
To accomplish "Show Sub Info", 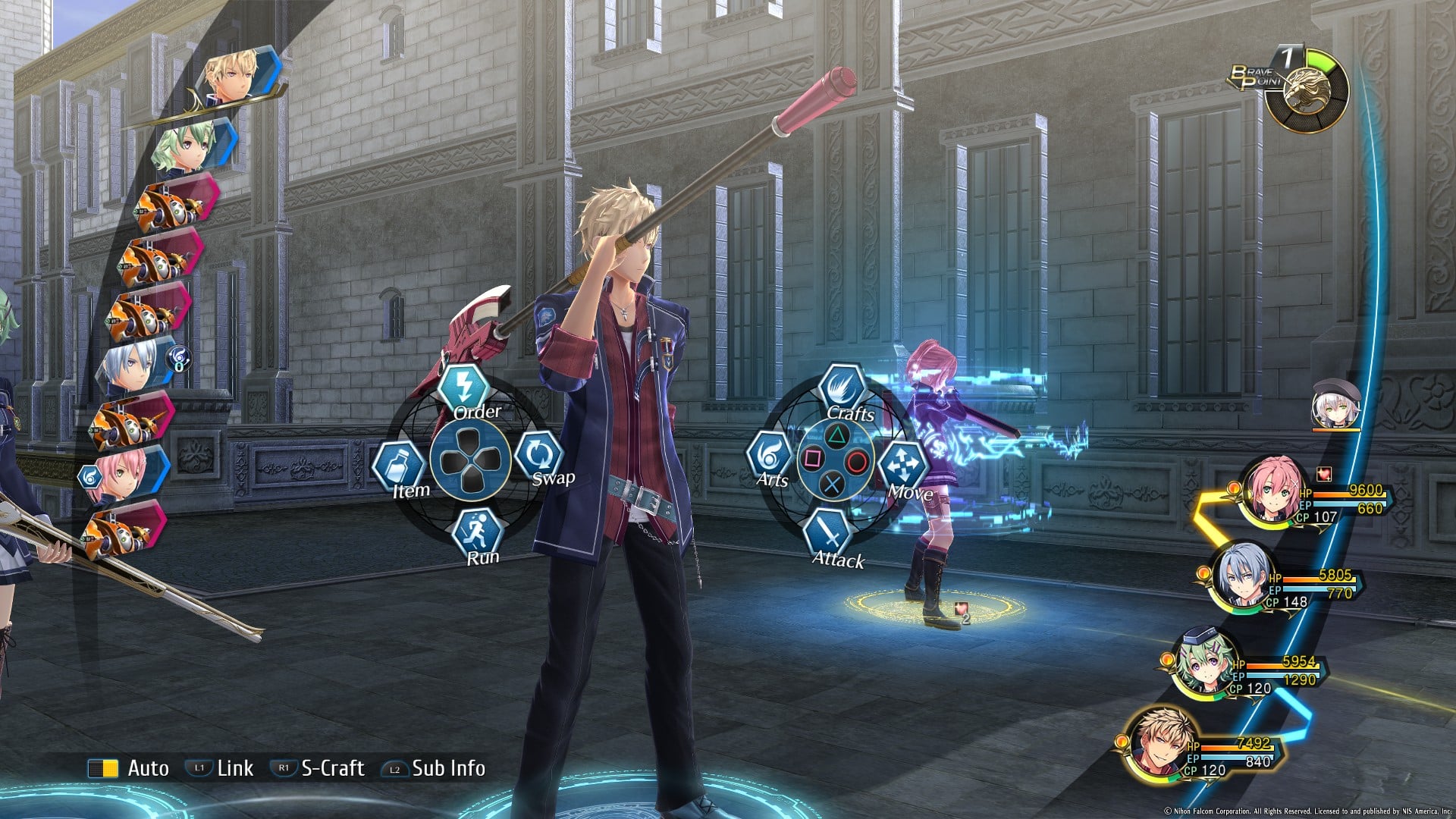I will click(x=434, y=768).
